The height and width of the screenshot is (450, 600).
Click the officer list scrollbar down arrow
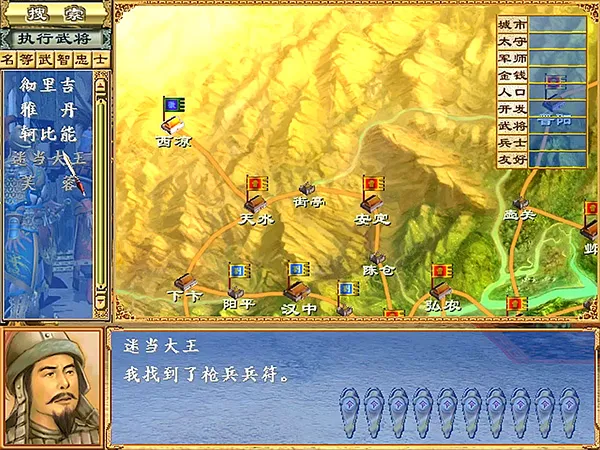(101, 299)
